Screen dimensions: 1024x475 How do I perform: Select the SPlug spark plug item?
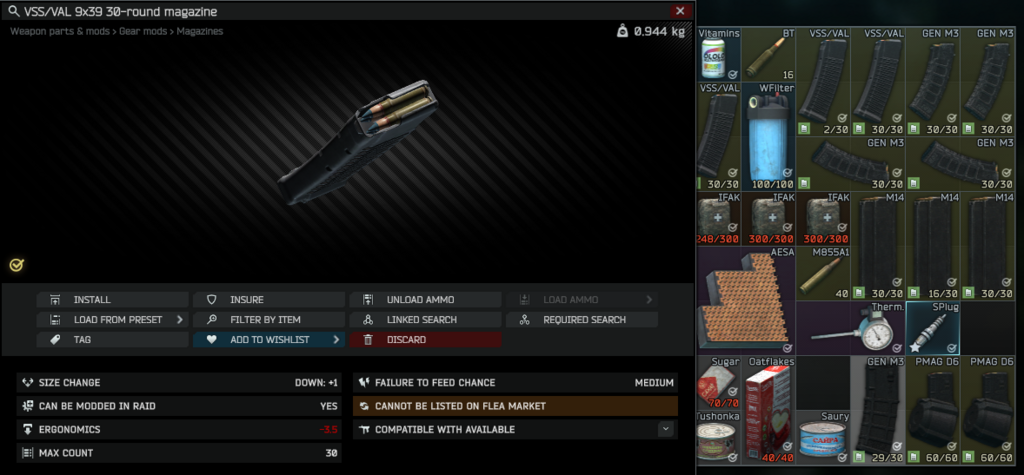932,327
